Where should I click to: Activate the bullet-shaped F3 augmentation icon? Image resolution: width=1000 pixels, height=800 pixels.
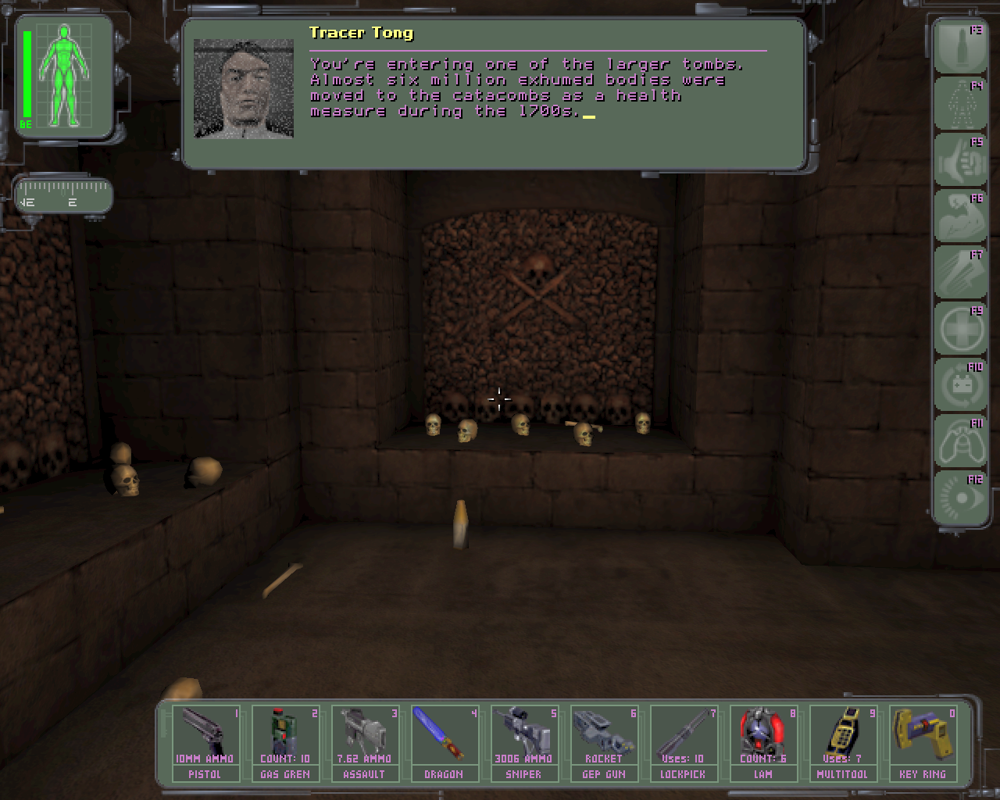pos(960,47)
